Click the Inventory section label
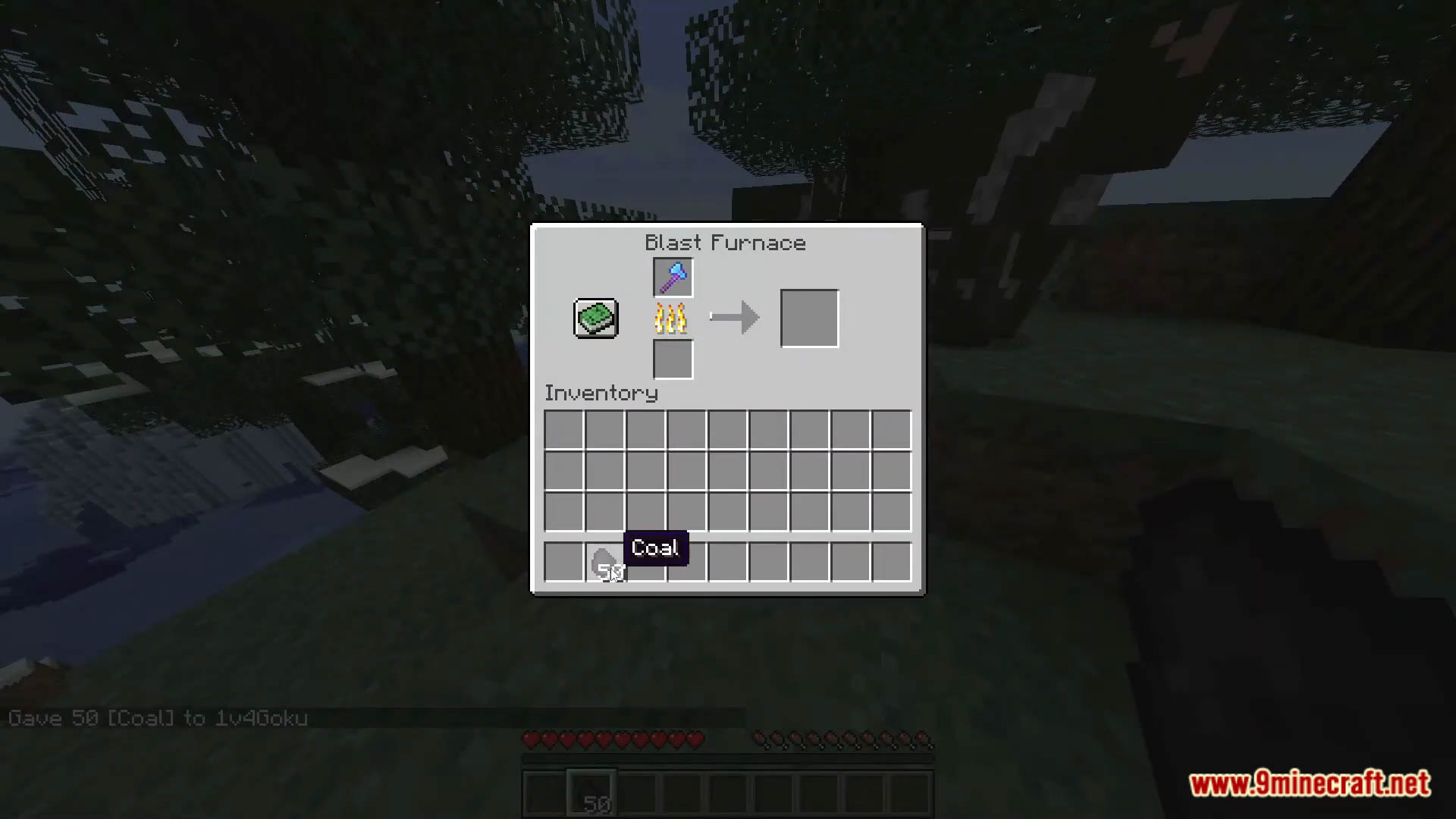 click(x=601, y=393)
